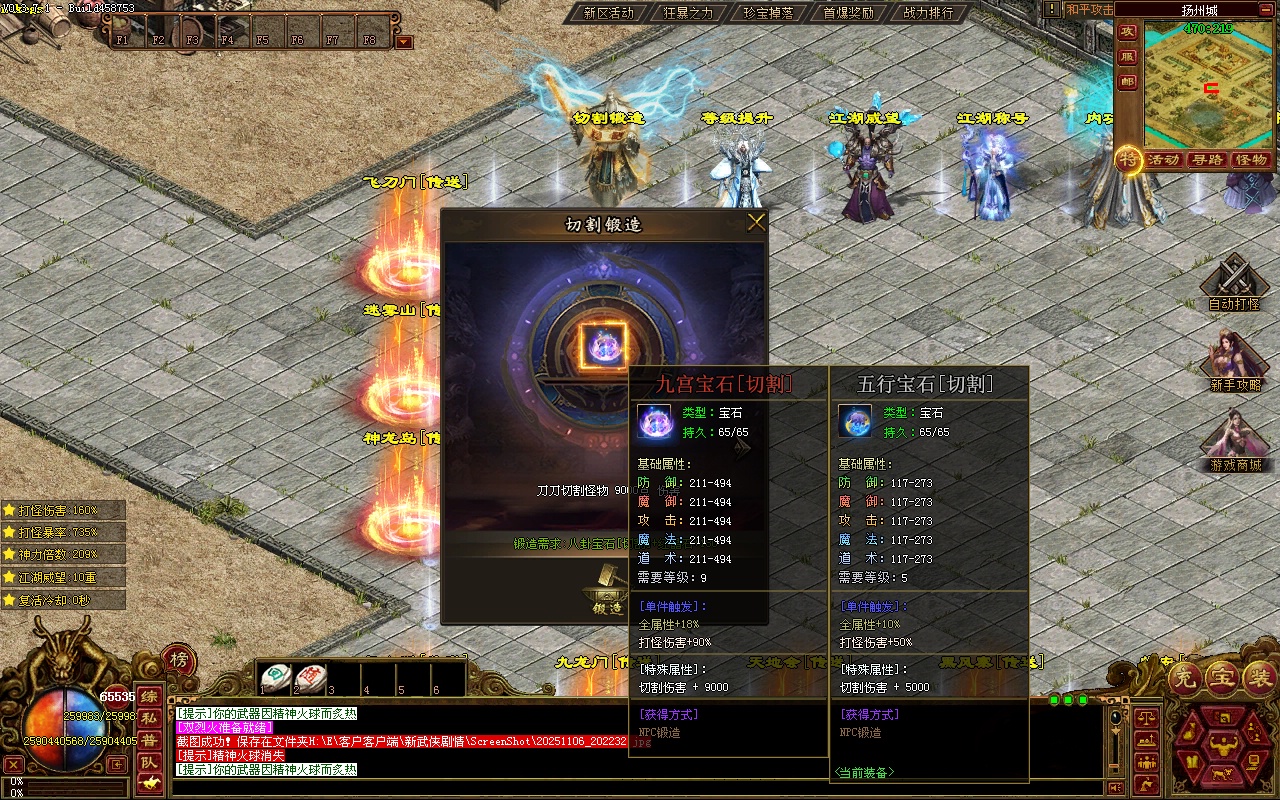
Task: Toggle 自动打怪 auto-fight
Action: (x=1234, y=283)
